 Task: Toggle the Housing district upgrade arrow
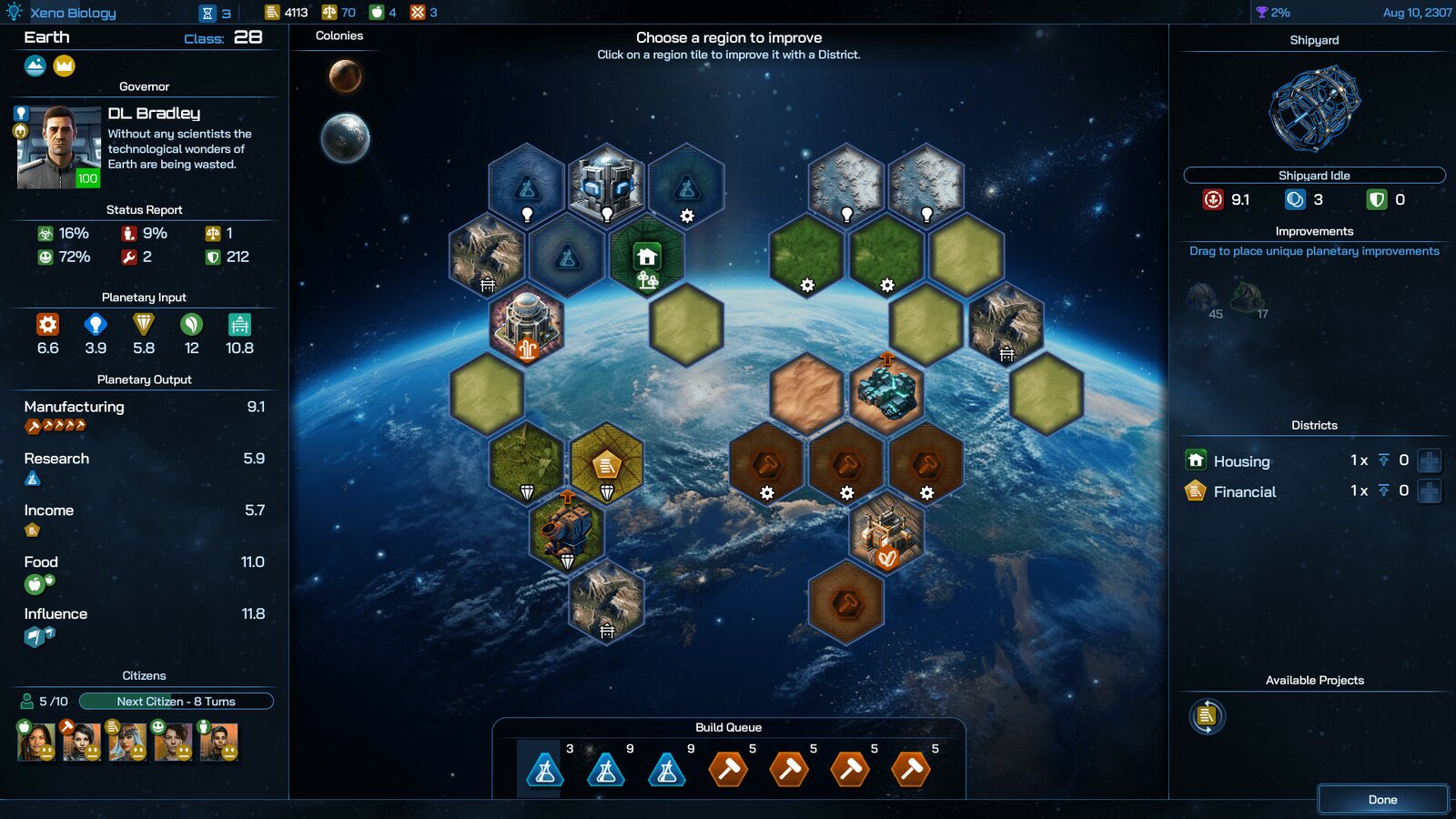[1385, 460]
